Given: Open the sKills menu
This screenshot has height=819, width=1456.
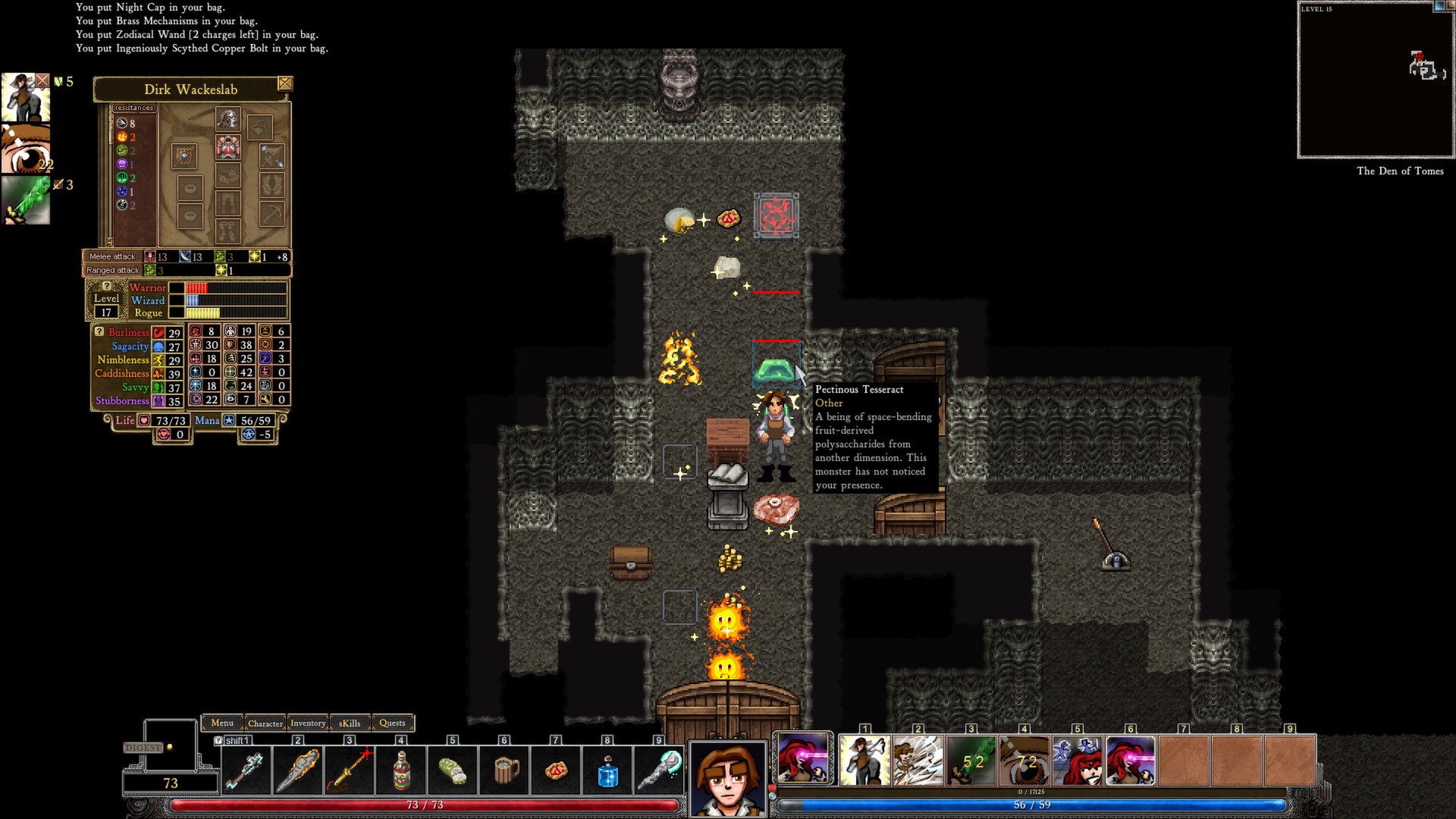Looking at the screenshot, I should pos(350,723).
